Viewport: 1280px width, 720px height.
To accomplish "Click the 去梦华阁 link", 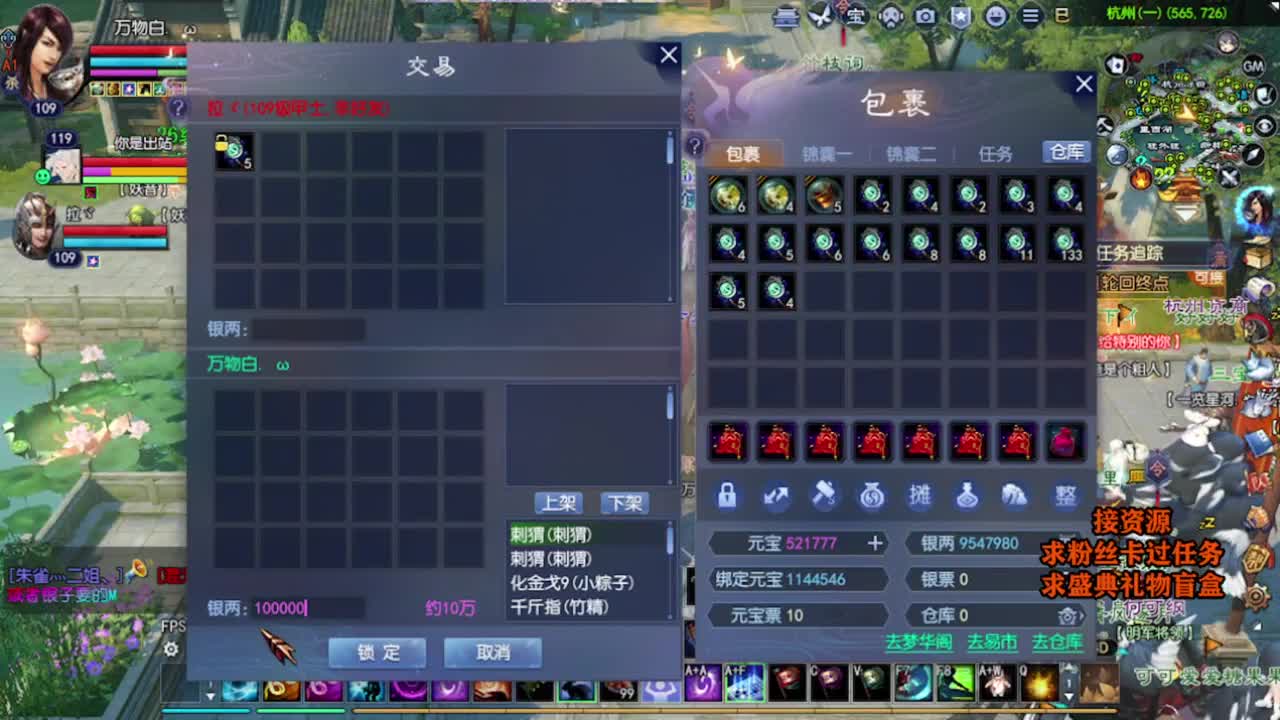I will point(919,640).
